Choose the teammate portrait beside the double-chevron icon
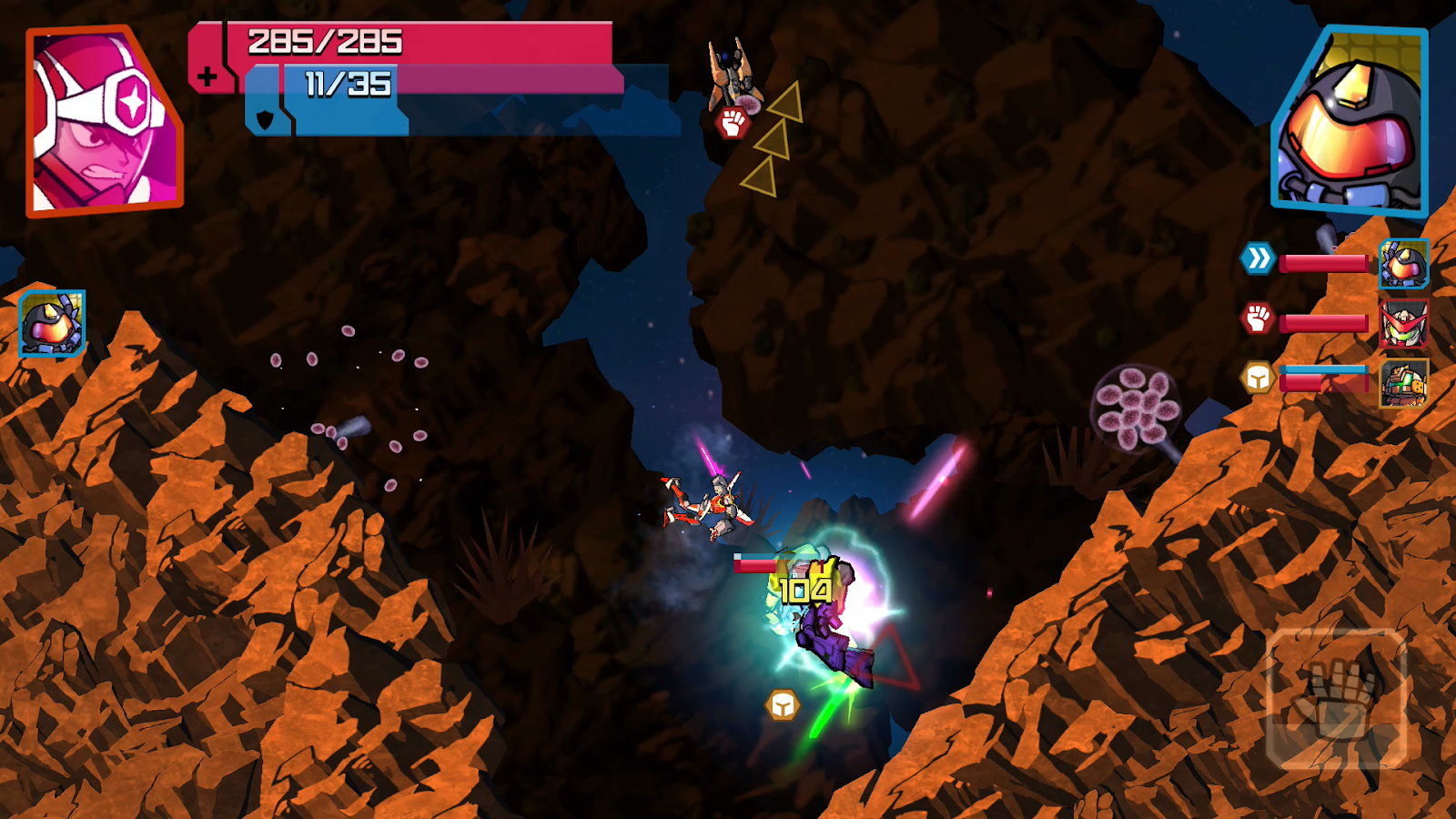The width and height of the screenshot is (1456, 819). click(x=1403, y=263)
